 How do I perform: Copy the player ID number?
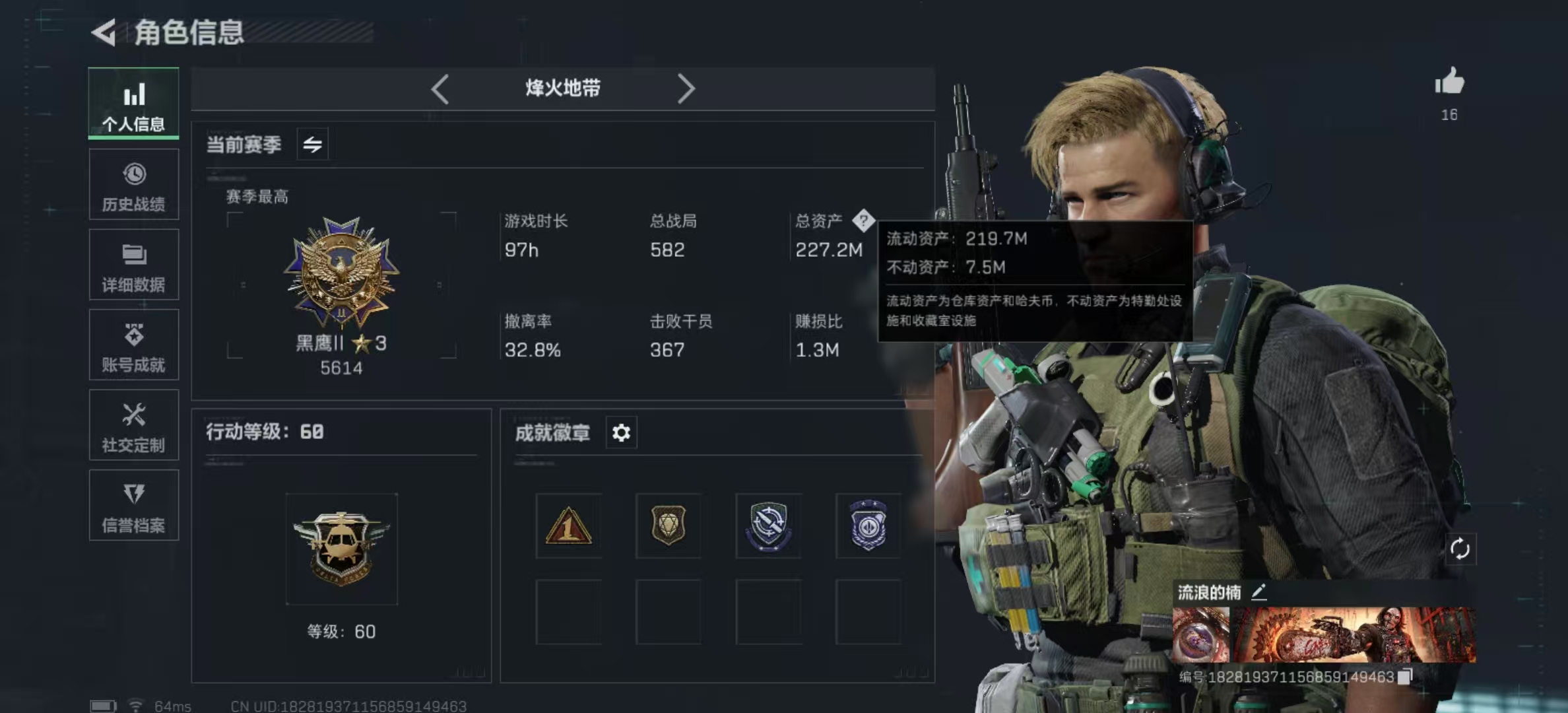1405,676
